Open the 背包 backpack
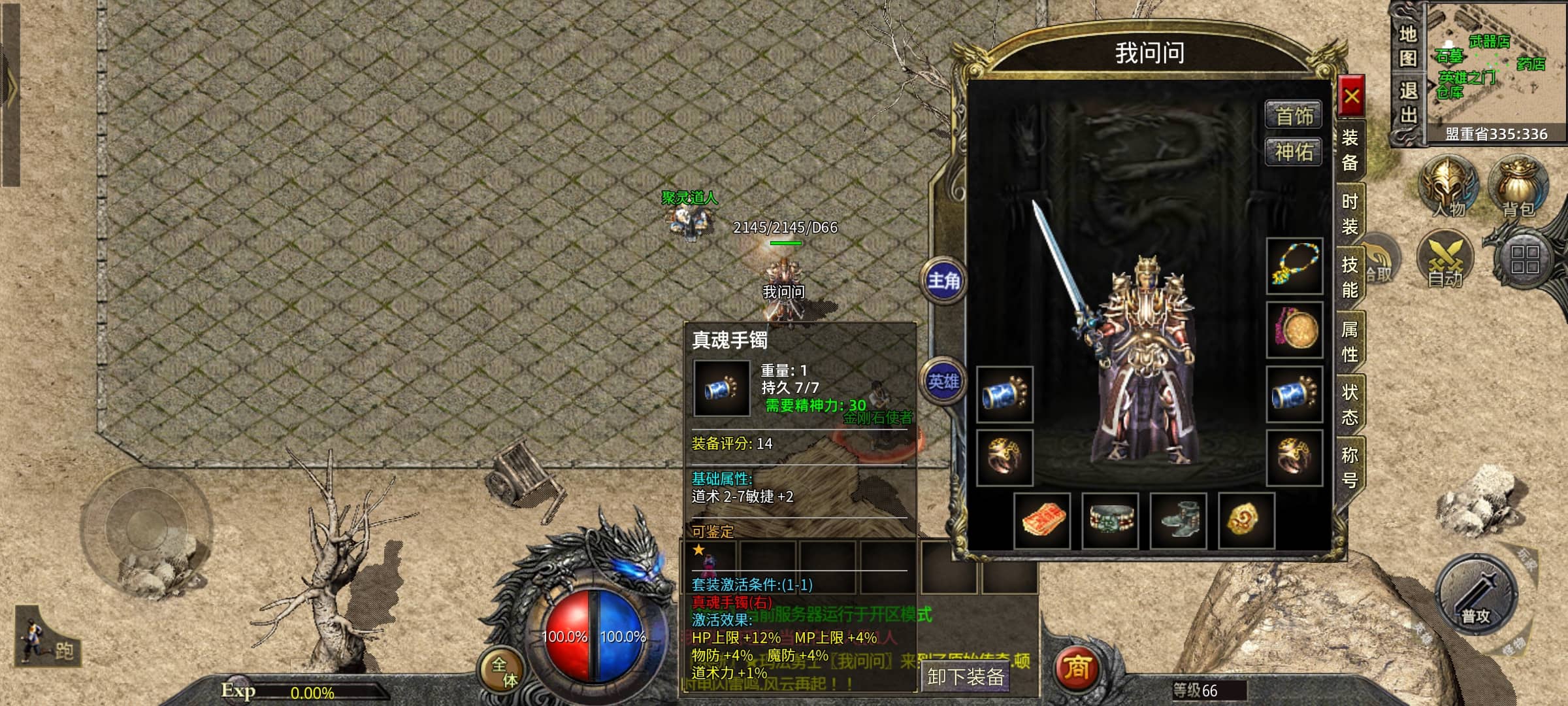 pyautogui.click(x=1518, y=186)
